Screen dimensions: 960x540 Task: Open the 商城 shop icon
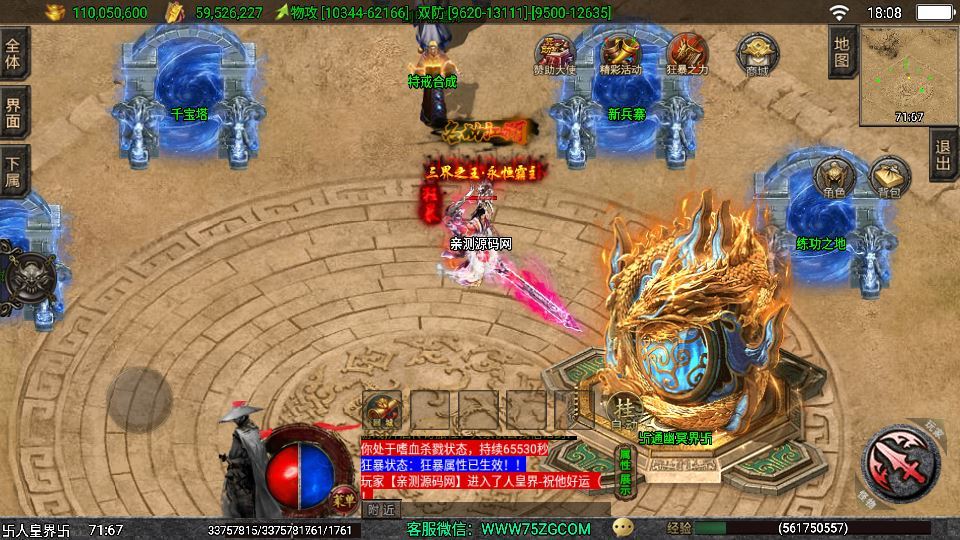[x=757, y=52]
